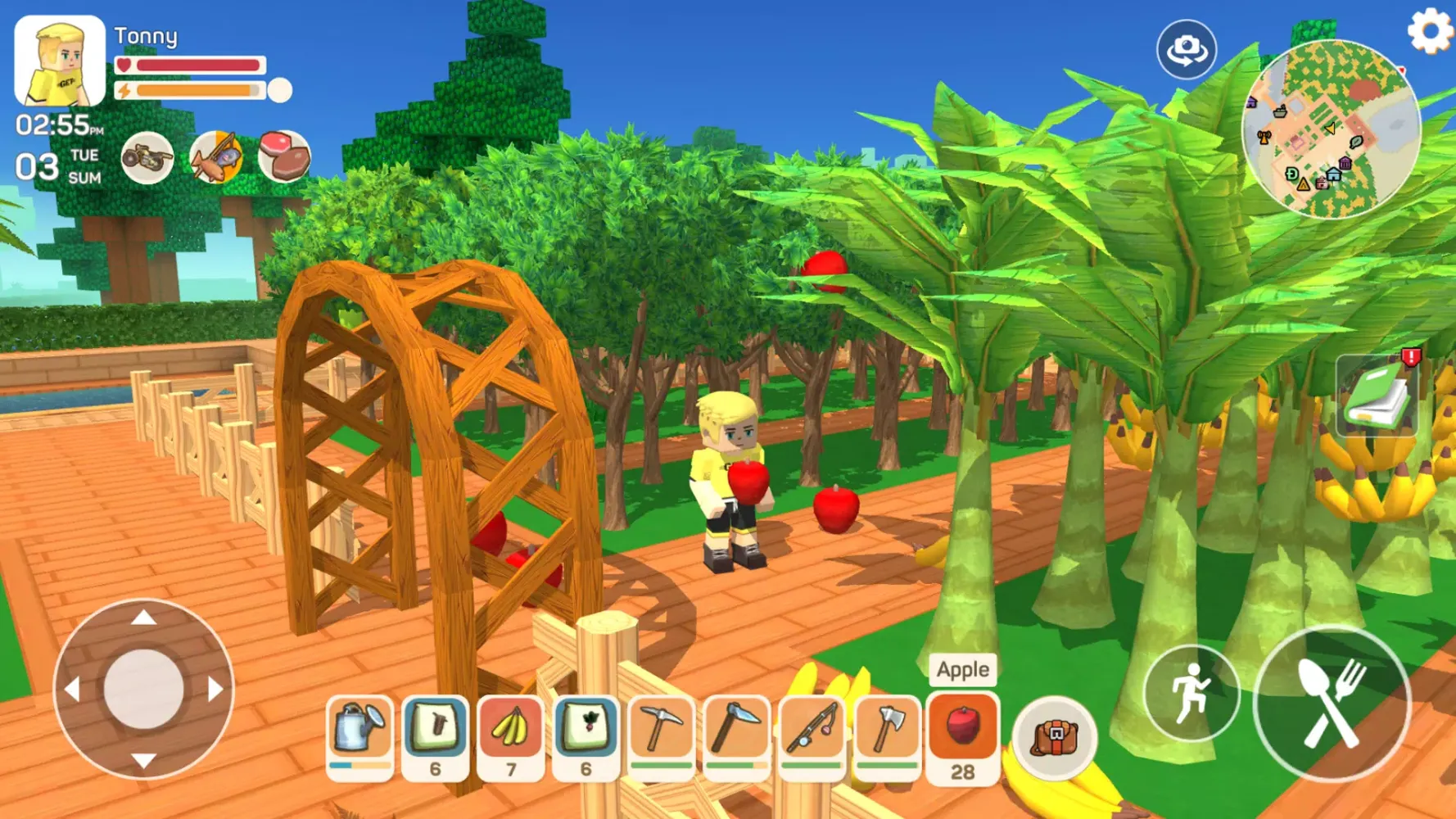Tap the meat status icon

pos(283,157)
